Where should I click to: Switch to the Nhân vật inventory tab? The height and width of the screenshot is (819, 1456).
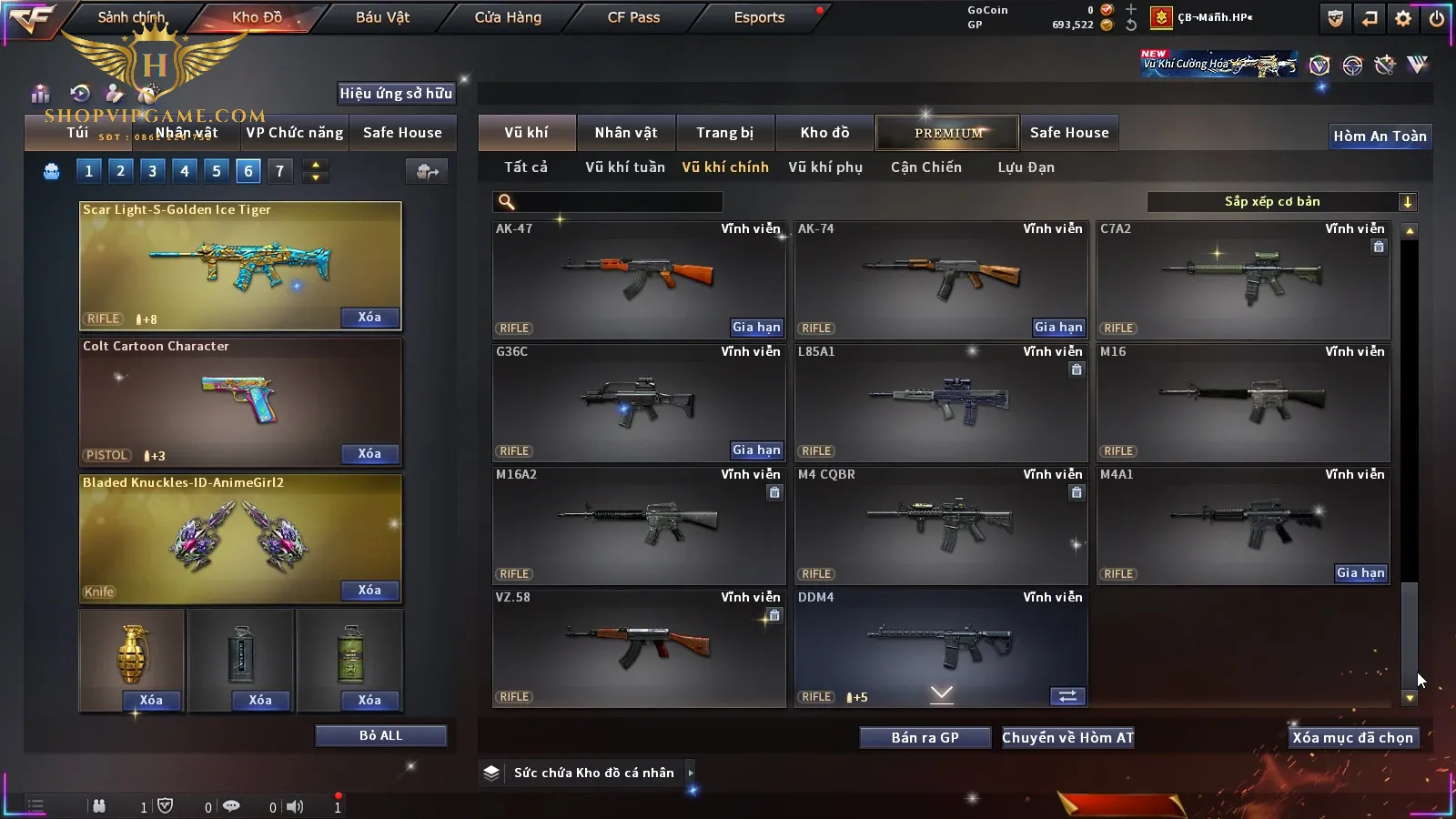click(x=626, y=133)
